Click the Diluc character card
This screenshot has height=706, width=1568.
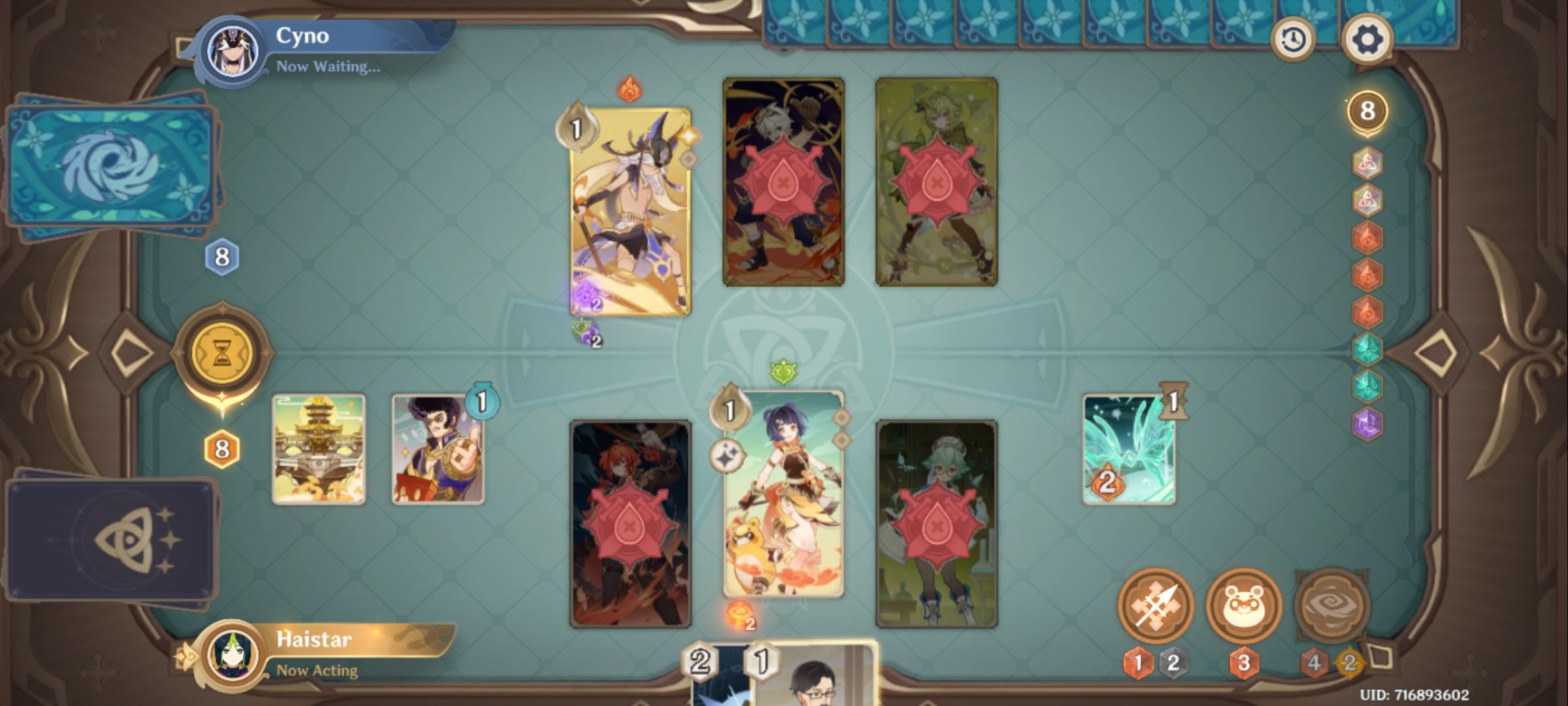[630, 523]
